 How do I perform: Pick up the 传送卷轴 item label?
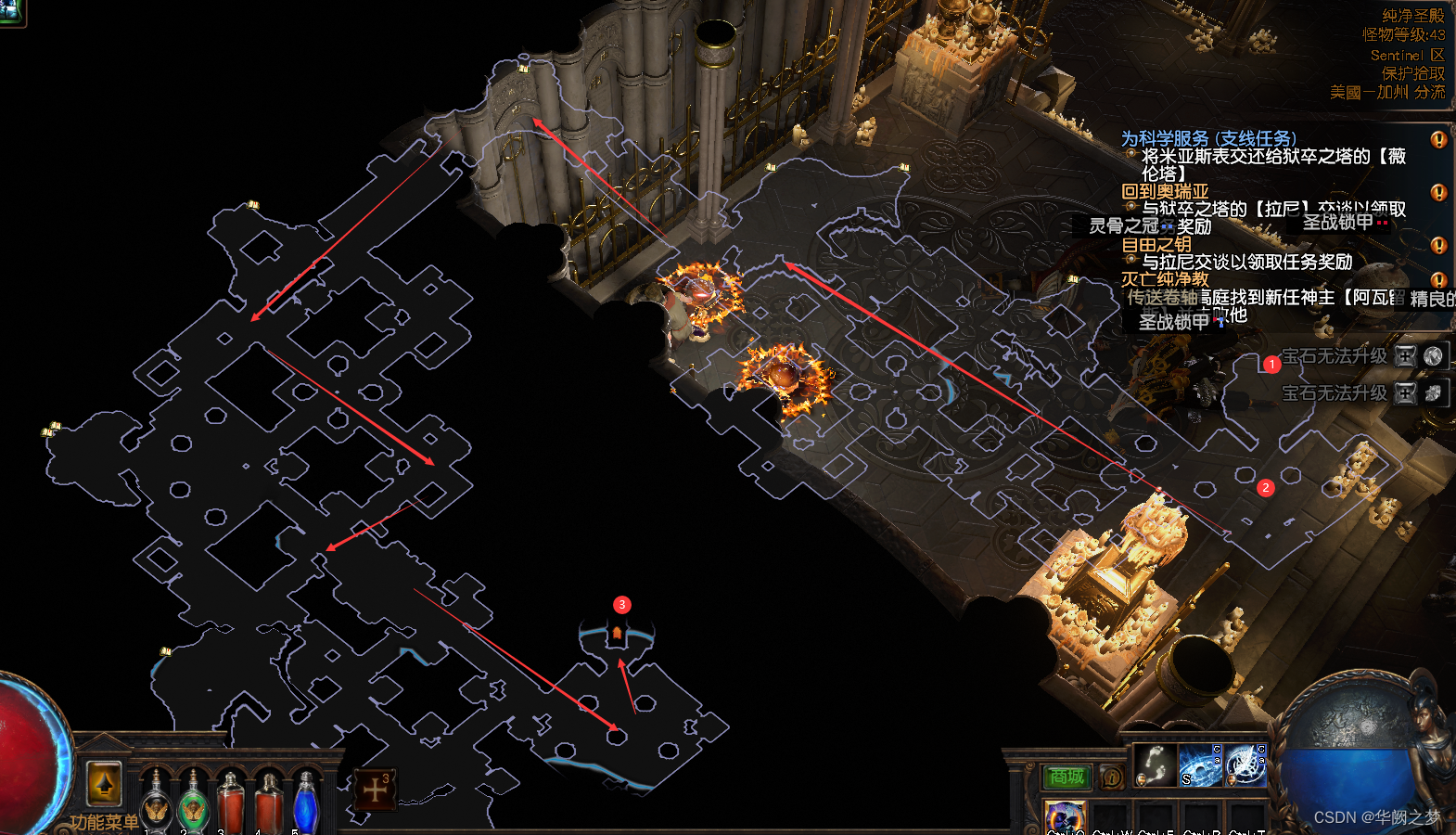pos(1162,297)
